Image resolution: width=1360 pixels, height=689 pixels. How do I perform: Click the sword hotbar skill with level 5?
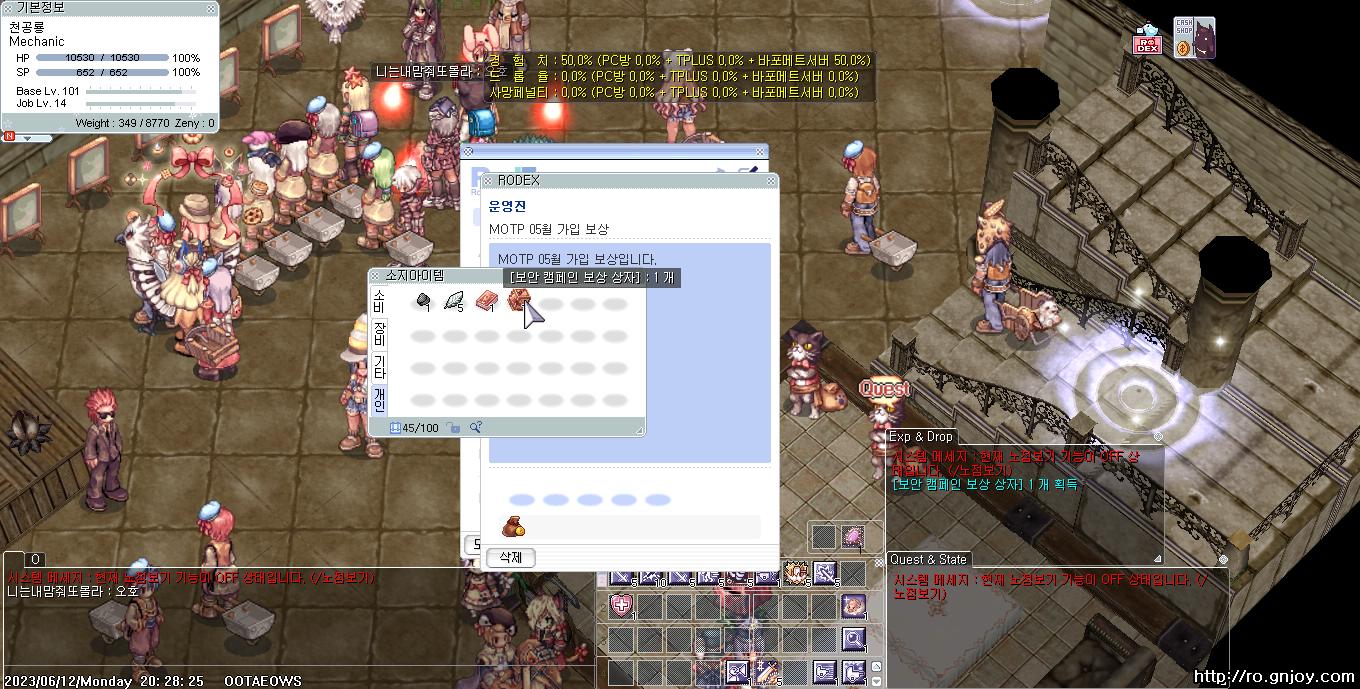click(x=766, y=672)
